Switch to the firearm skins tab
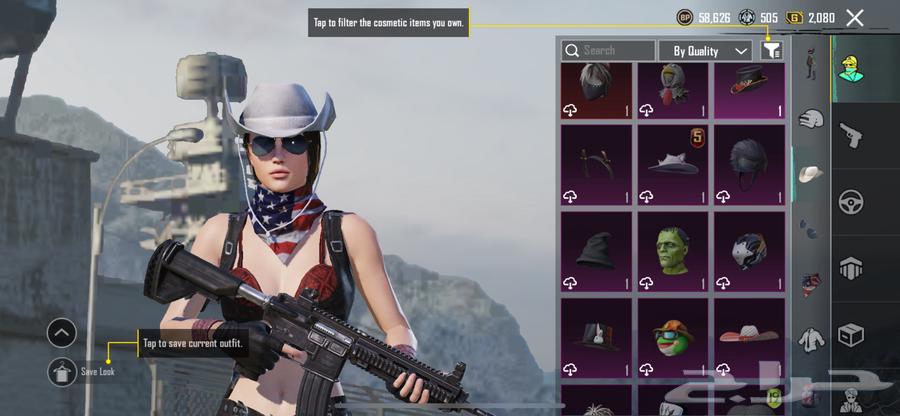The image size is (900, 416). click(x=851, y=134)
